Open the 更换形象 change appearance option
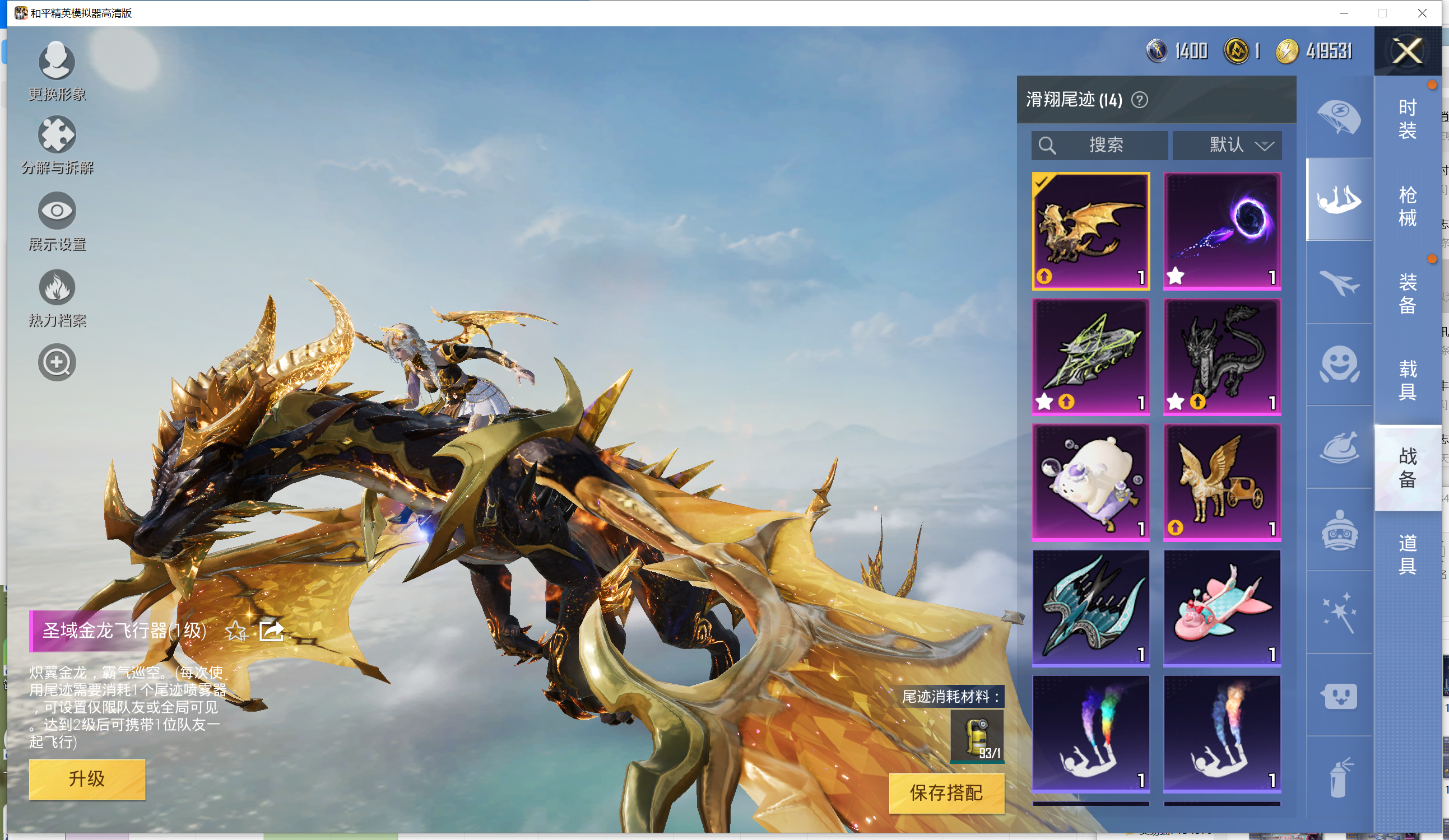The image size is (1449, 840). pos(57,70)
